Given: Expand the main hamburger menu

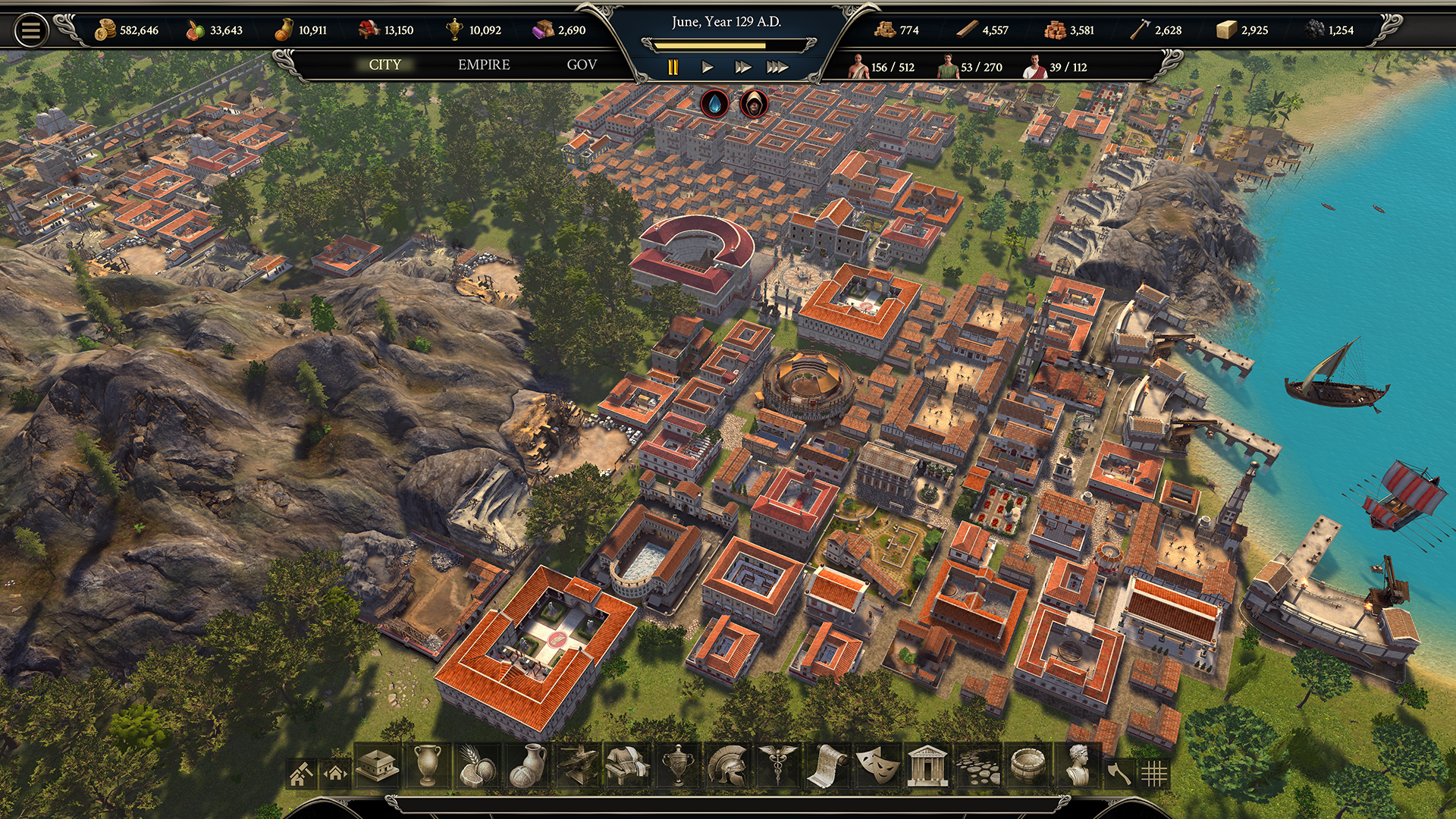Looking at the screenshot, I should pos(30,30).
